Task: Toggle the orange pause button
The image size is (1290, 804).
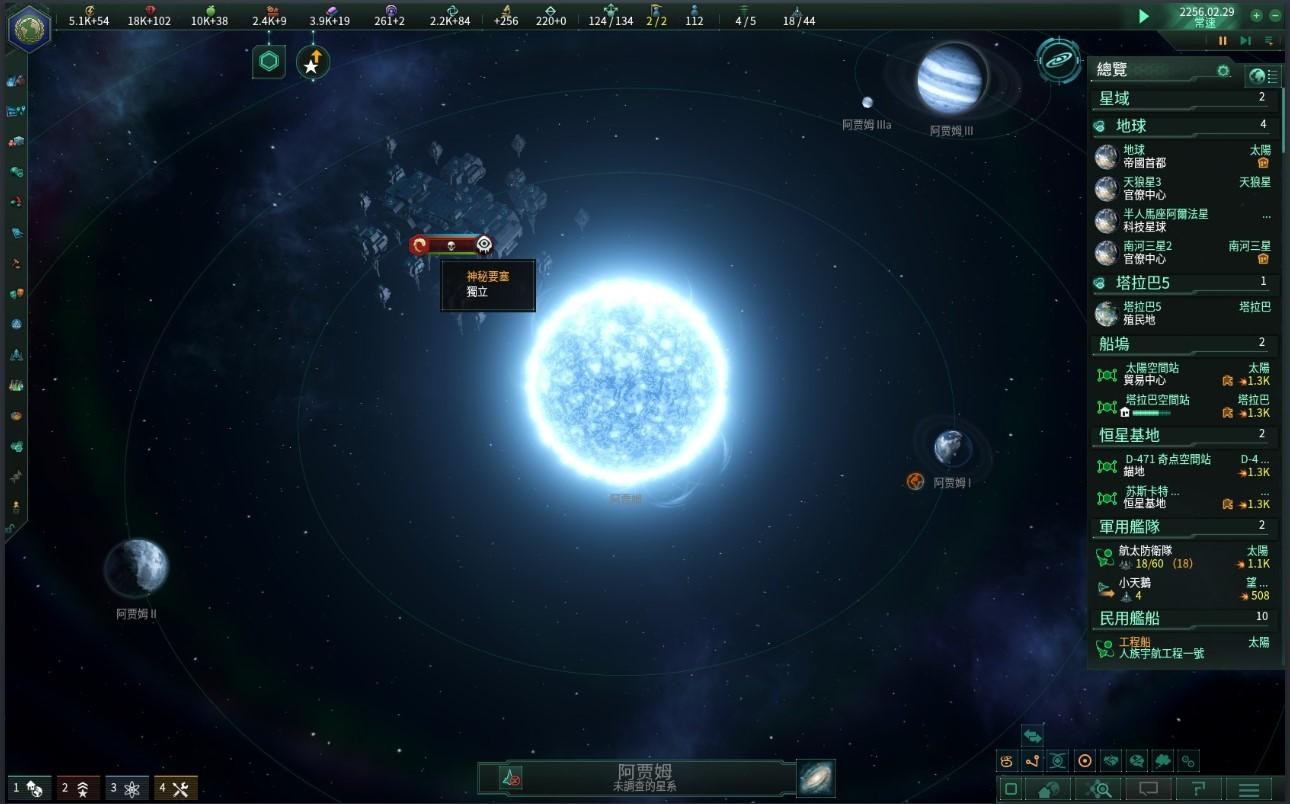Action: point(1222,41)
